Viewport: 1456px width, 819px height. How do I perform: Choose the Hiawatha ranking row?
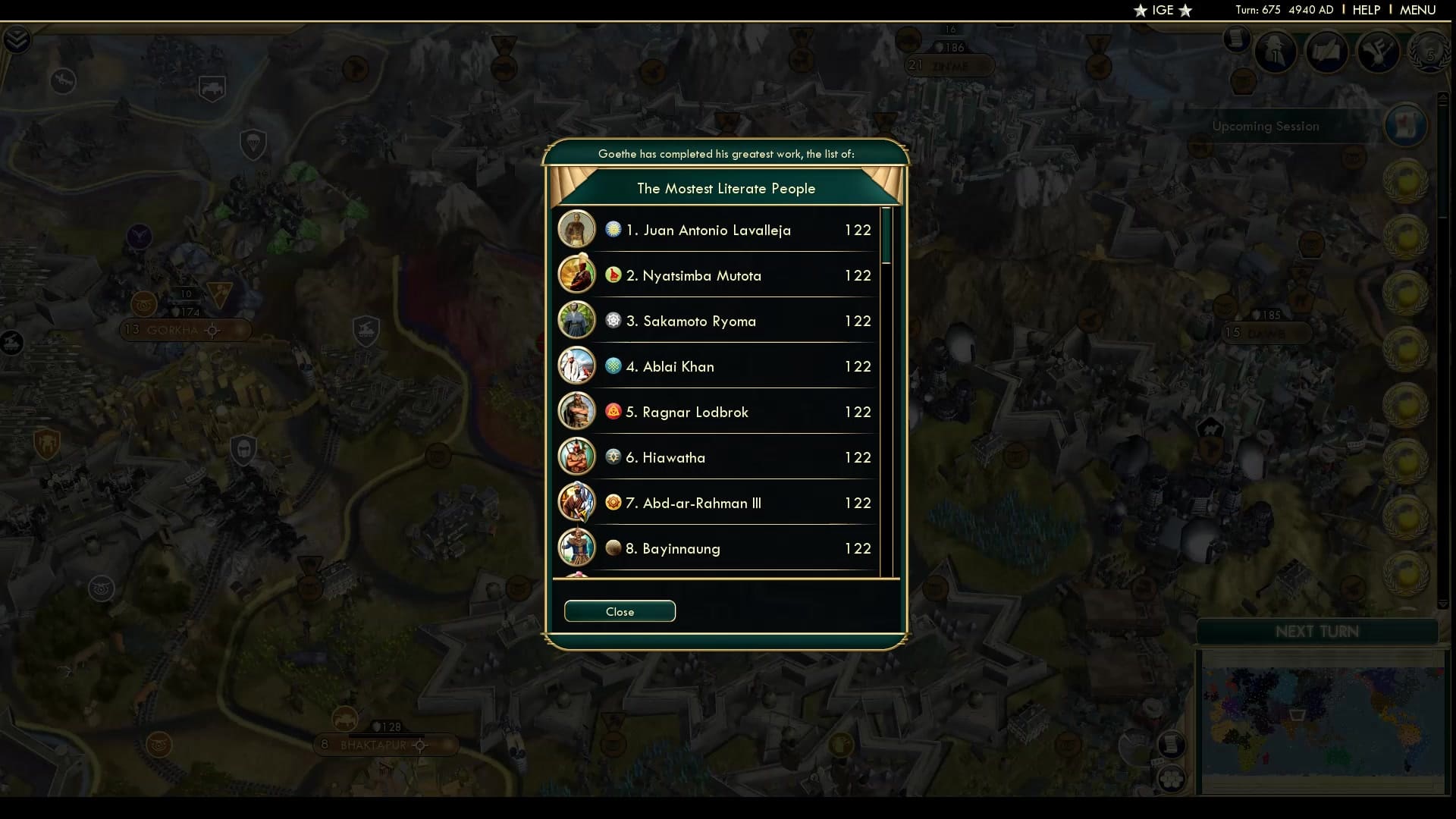717,457
